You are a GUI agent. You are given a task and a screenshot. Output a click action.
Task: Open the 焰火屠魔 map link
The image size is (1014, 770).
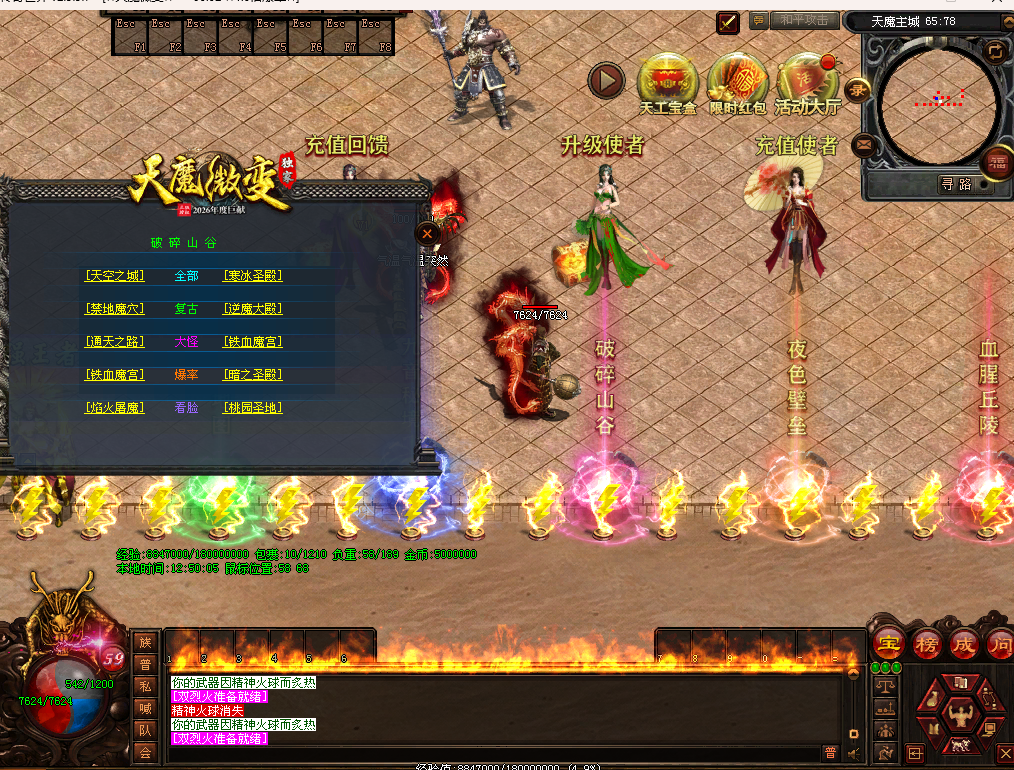[x=115, y=408]
